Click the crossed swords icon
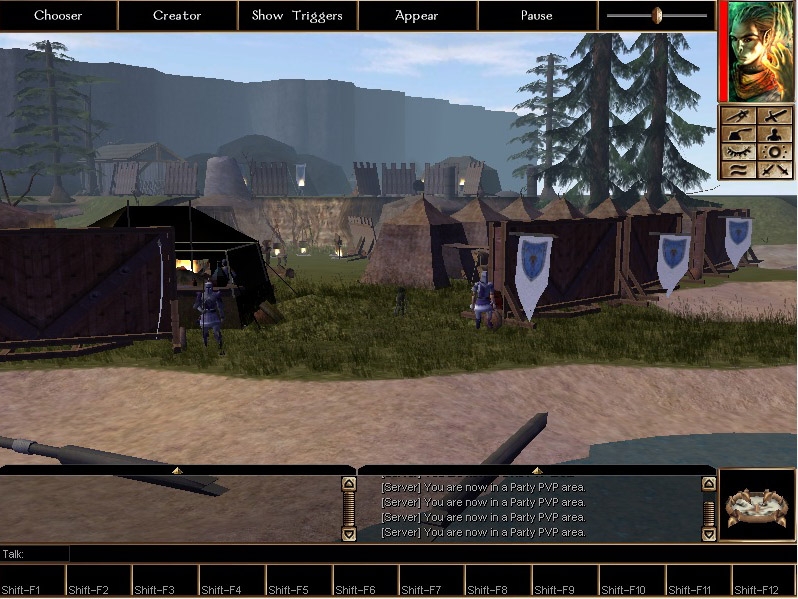Image resolution: width=798 pixels, height=599 pixels. click(775, 170)
